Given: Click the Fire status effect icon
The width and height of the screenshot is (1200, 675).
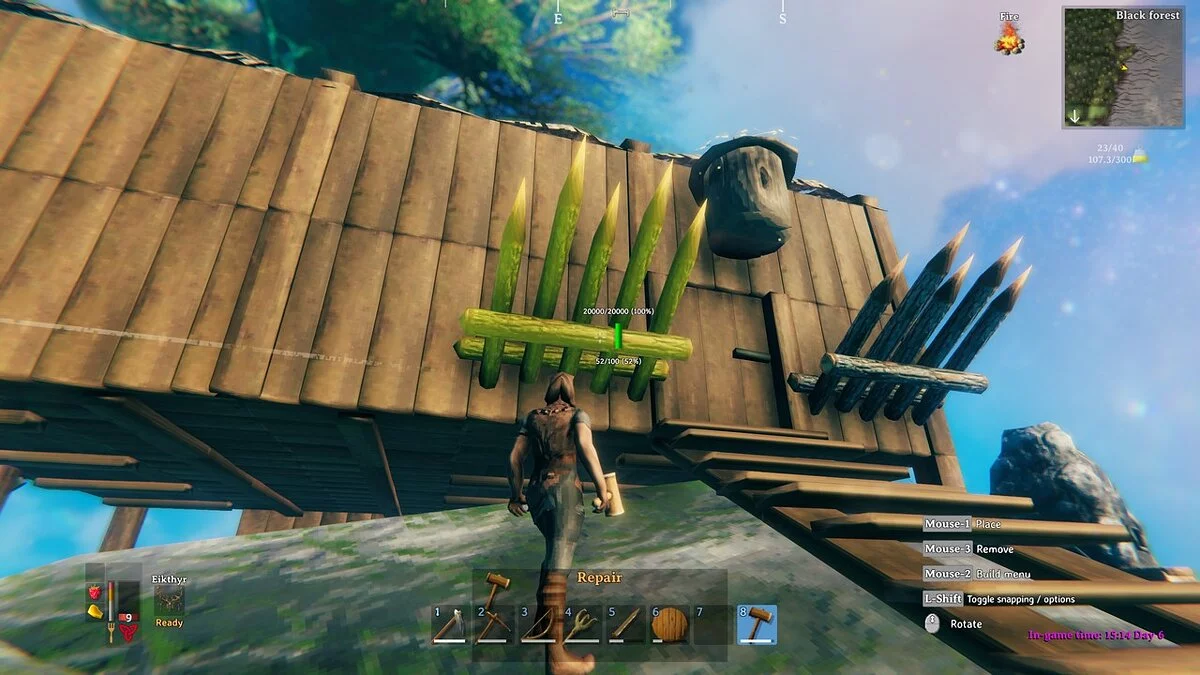Looking at the screenshot, I should (x=1010, y=39).
